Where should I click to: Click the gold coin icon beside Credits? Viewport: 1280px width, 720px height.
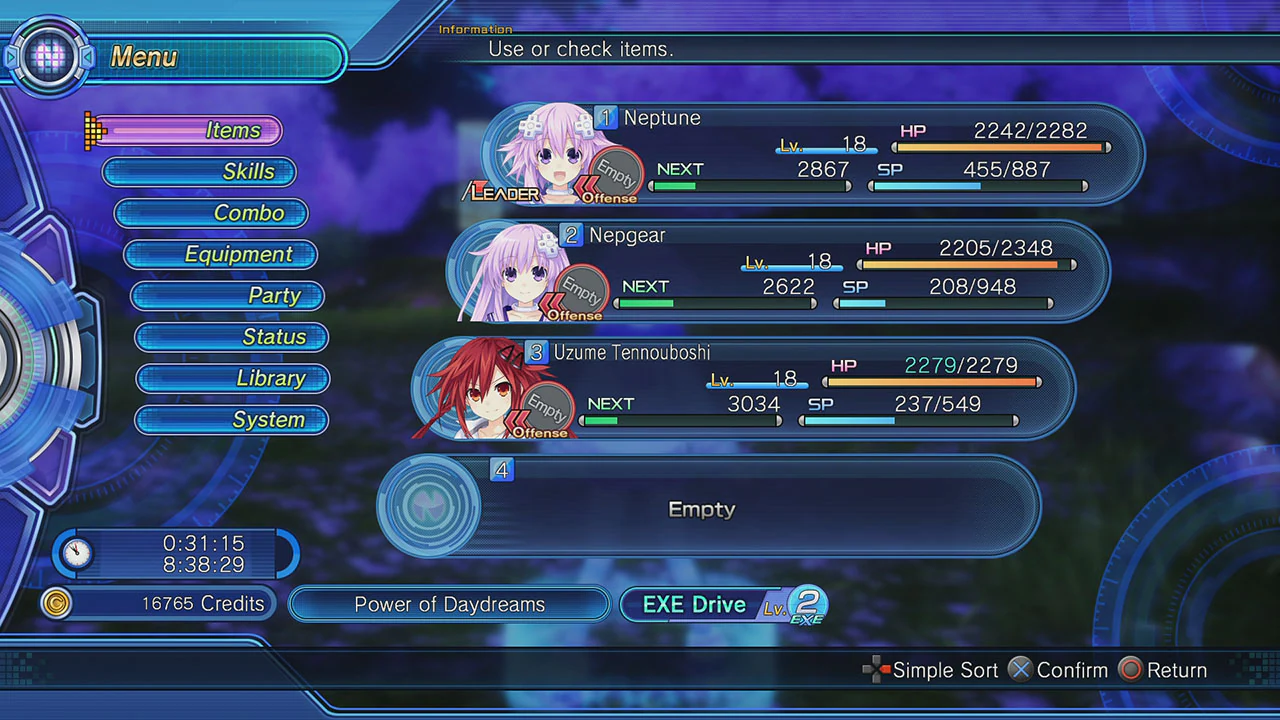coord(57,603)
